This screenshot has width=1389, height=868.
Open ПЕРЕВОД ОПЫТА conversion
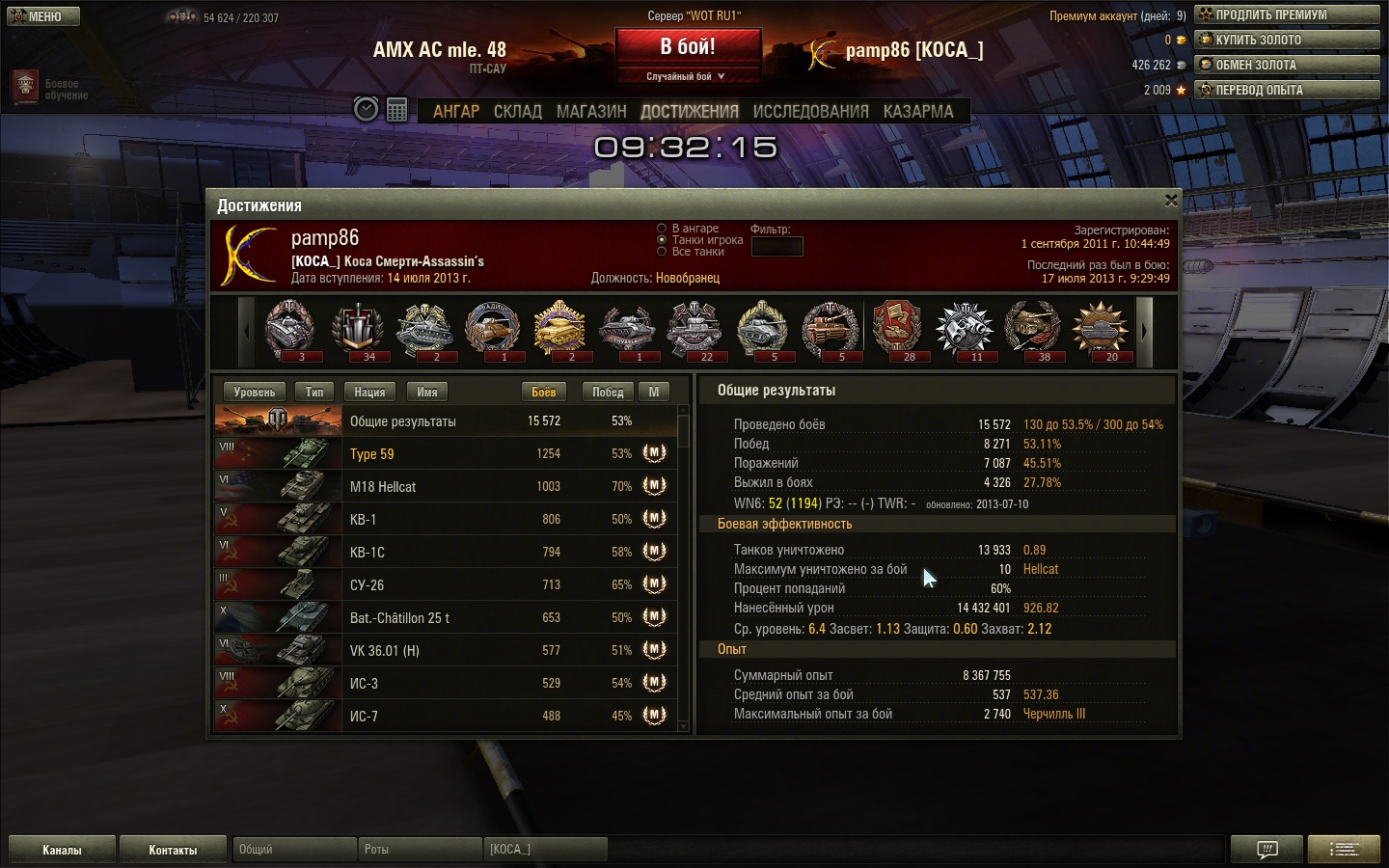[1287, 90]
